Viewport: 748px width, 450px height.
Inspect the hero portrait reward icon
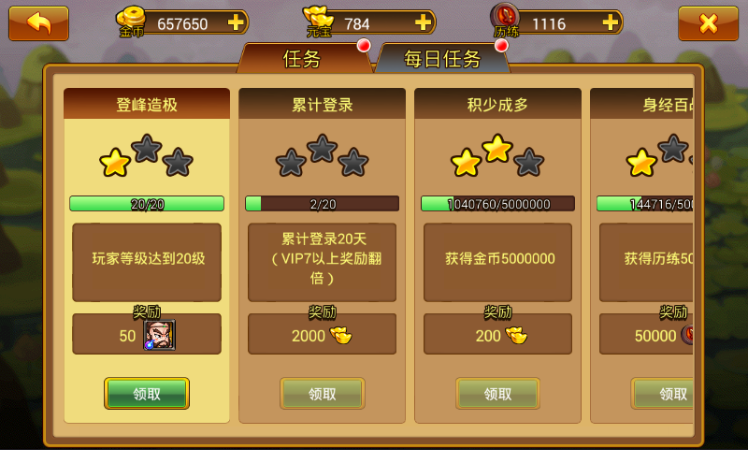[x=159, y=335]
